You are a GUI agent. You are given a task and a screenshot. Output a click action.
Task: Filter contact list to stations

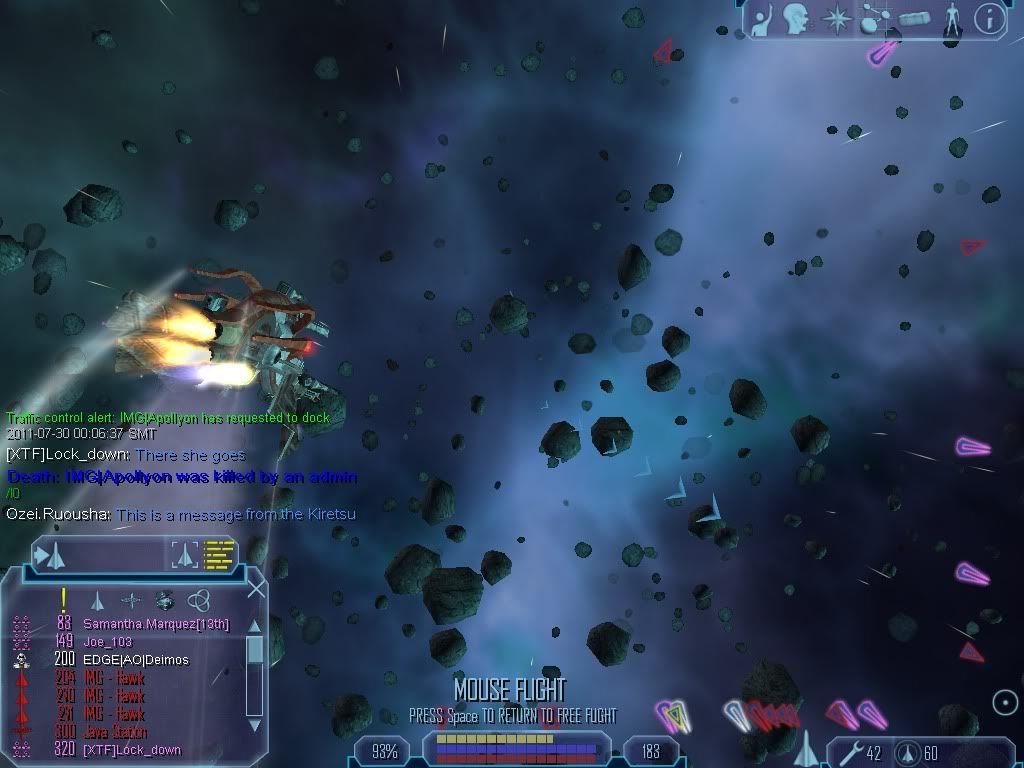(x=131, y=600)
